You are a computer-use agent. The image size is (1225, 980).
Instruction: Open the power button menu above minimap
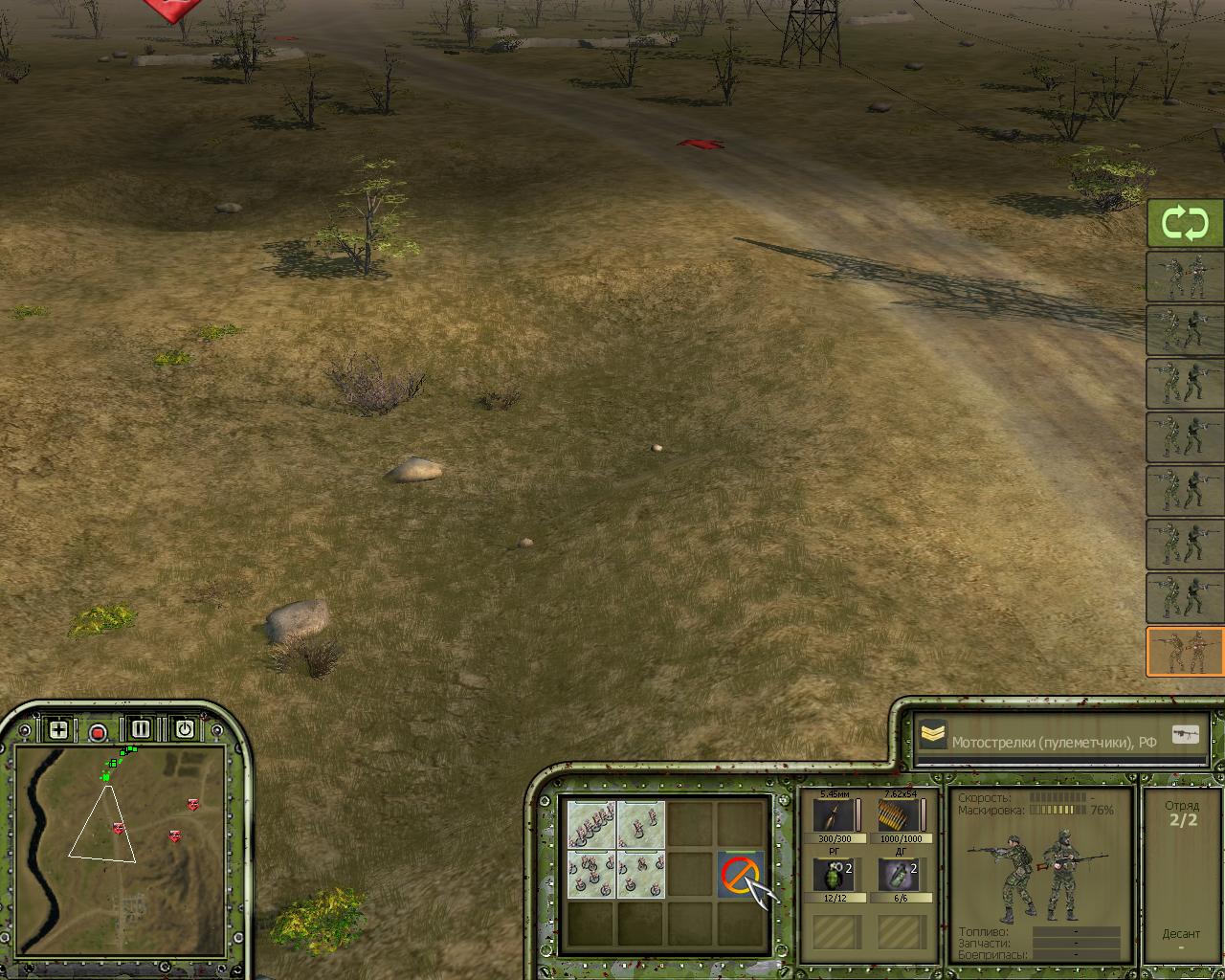184,729
